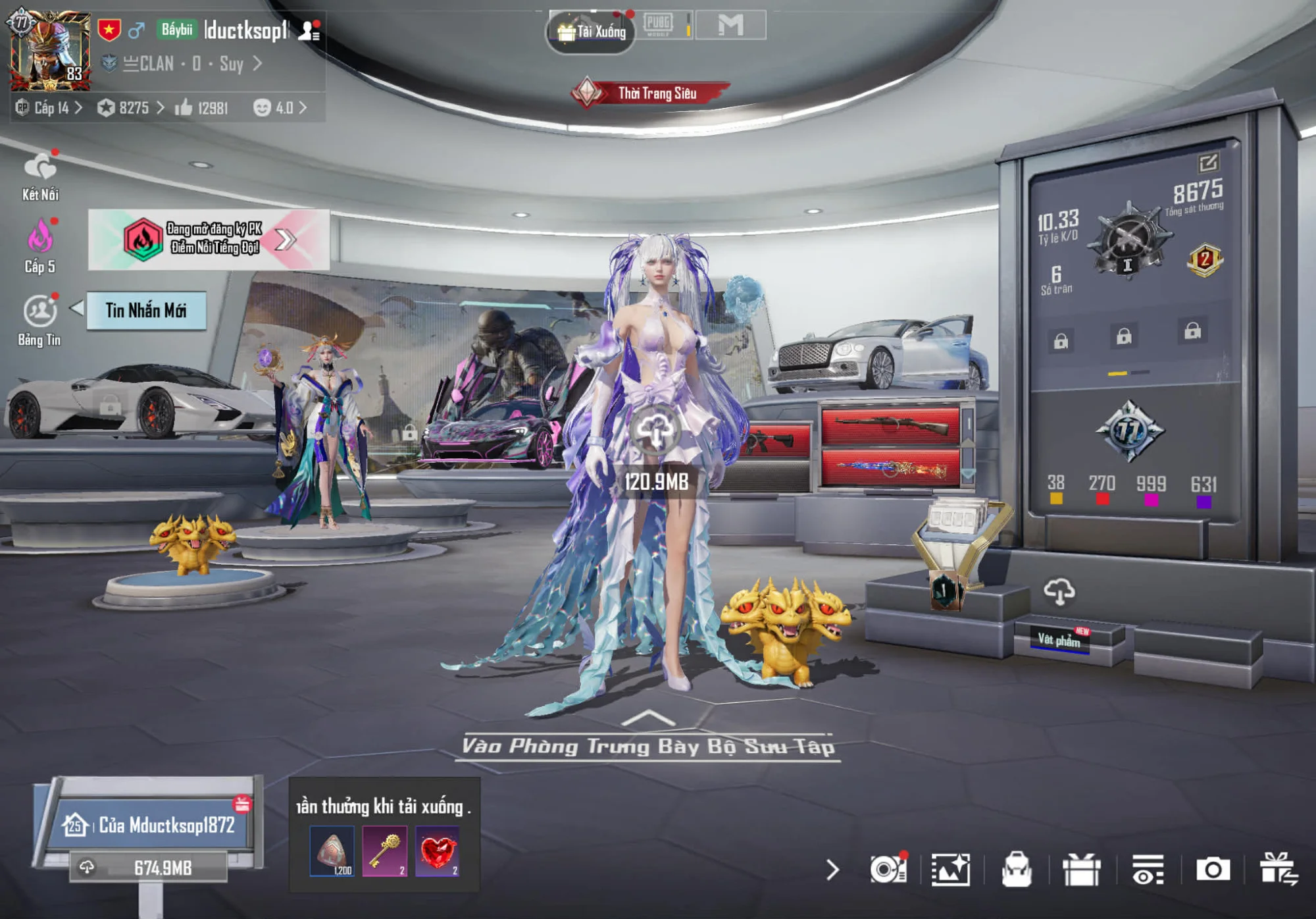The height and width of the screenshot is (919, 1316).
Task: Open the Tải Xuống download button
Action: (592, 31)
